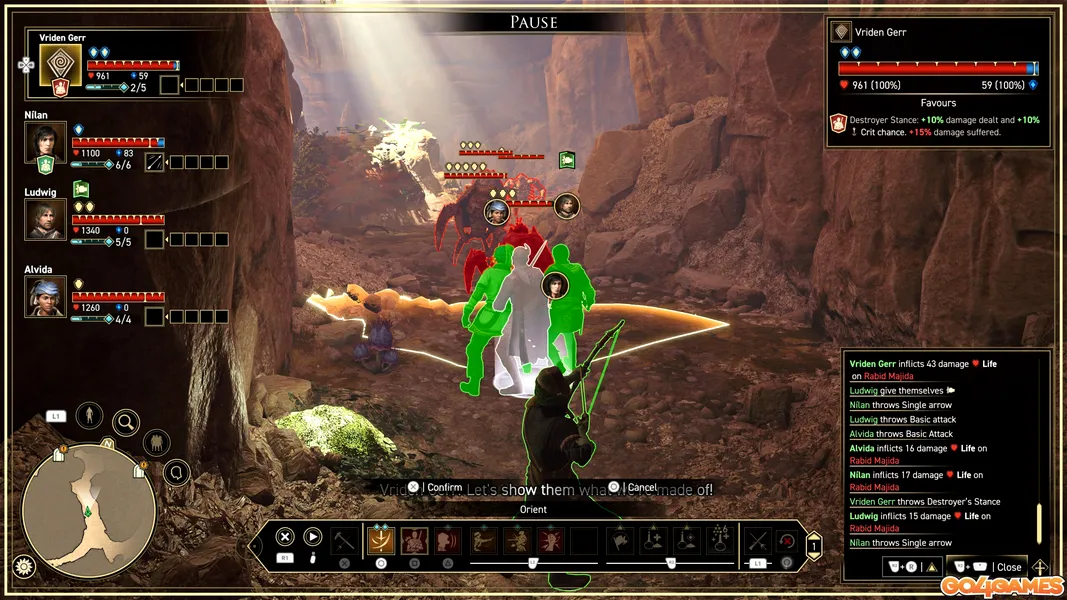This screenshot has height=600, width=1067.
Task: Select Vriden Gerr's party portrait
Action: point(60,65)
